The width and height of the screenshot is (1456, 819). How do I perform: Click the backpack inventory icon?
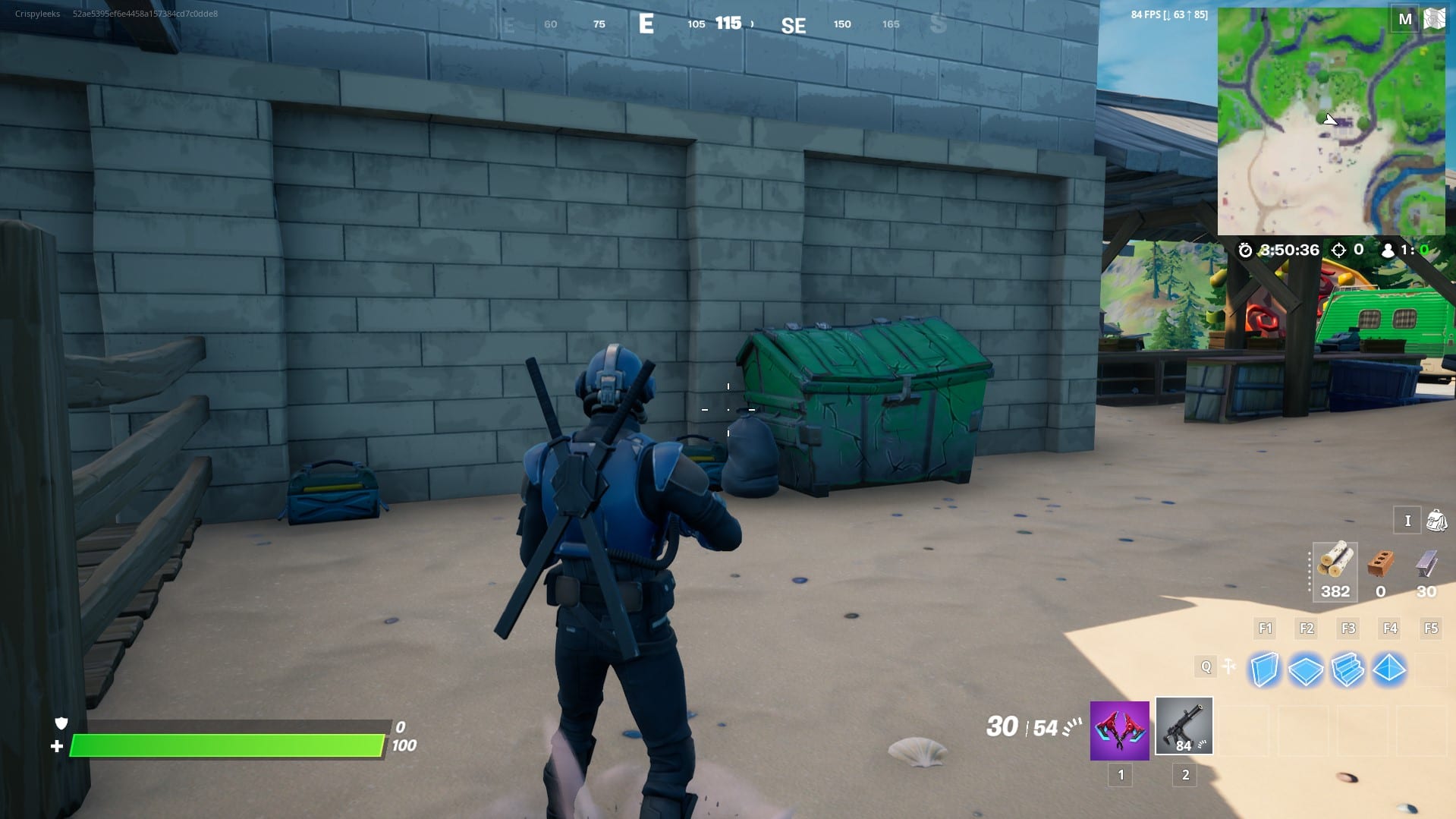pyautogui.click(x=1436, y=521)
